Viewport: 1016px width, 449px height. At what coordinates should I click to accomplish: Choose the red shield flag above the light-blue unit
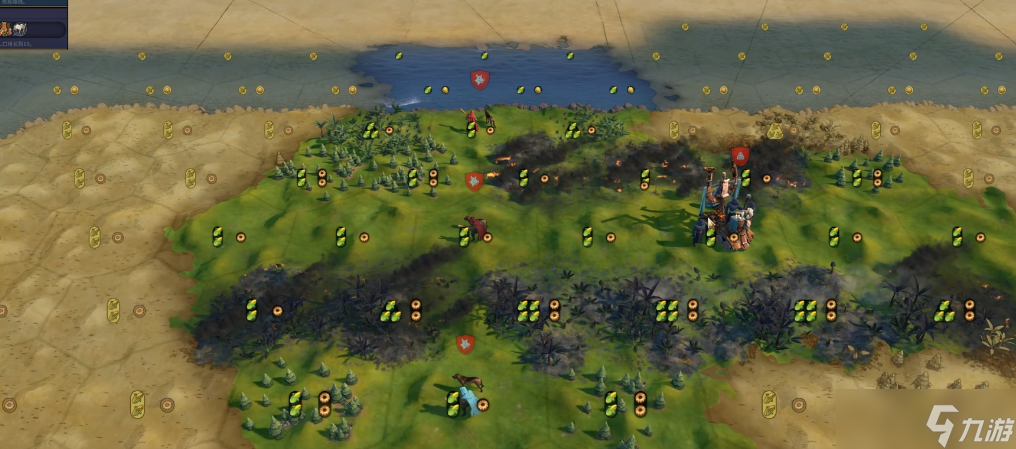[x=465, y=345]
